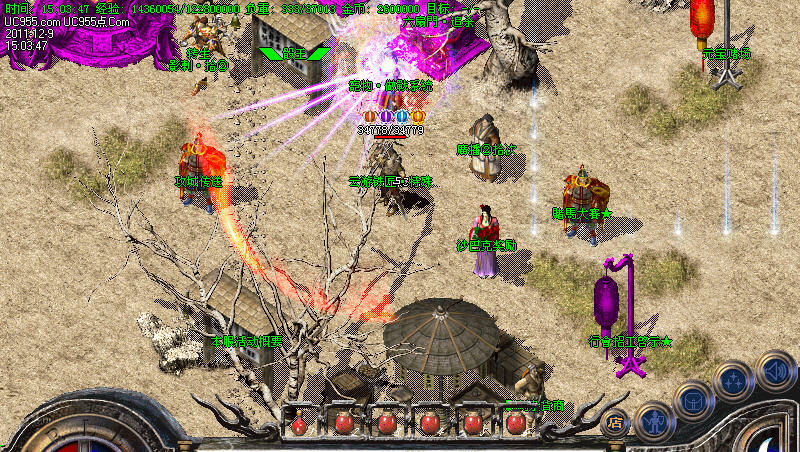
Task: Open the shop with the 店 button
Action: [x=616, y=422]
